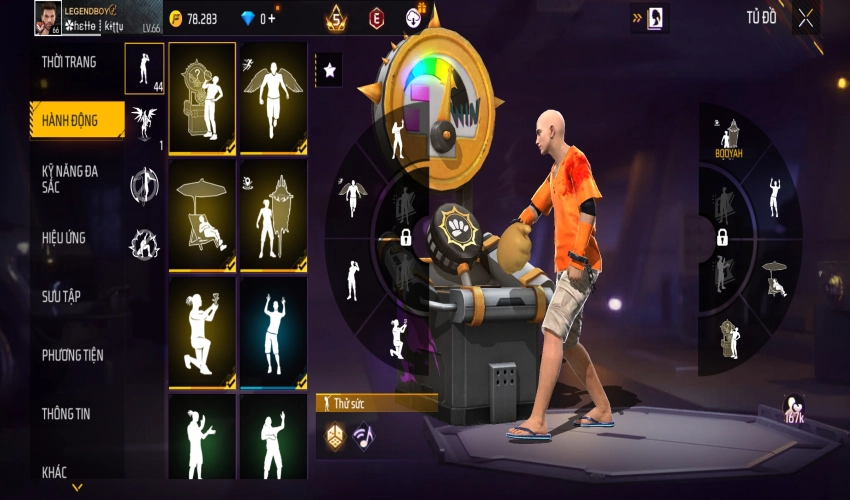Open the player profile avatar

(47, 18)
